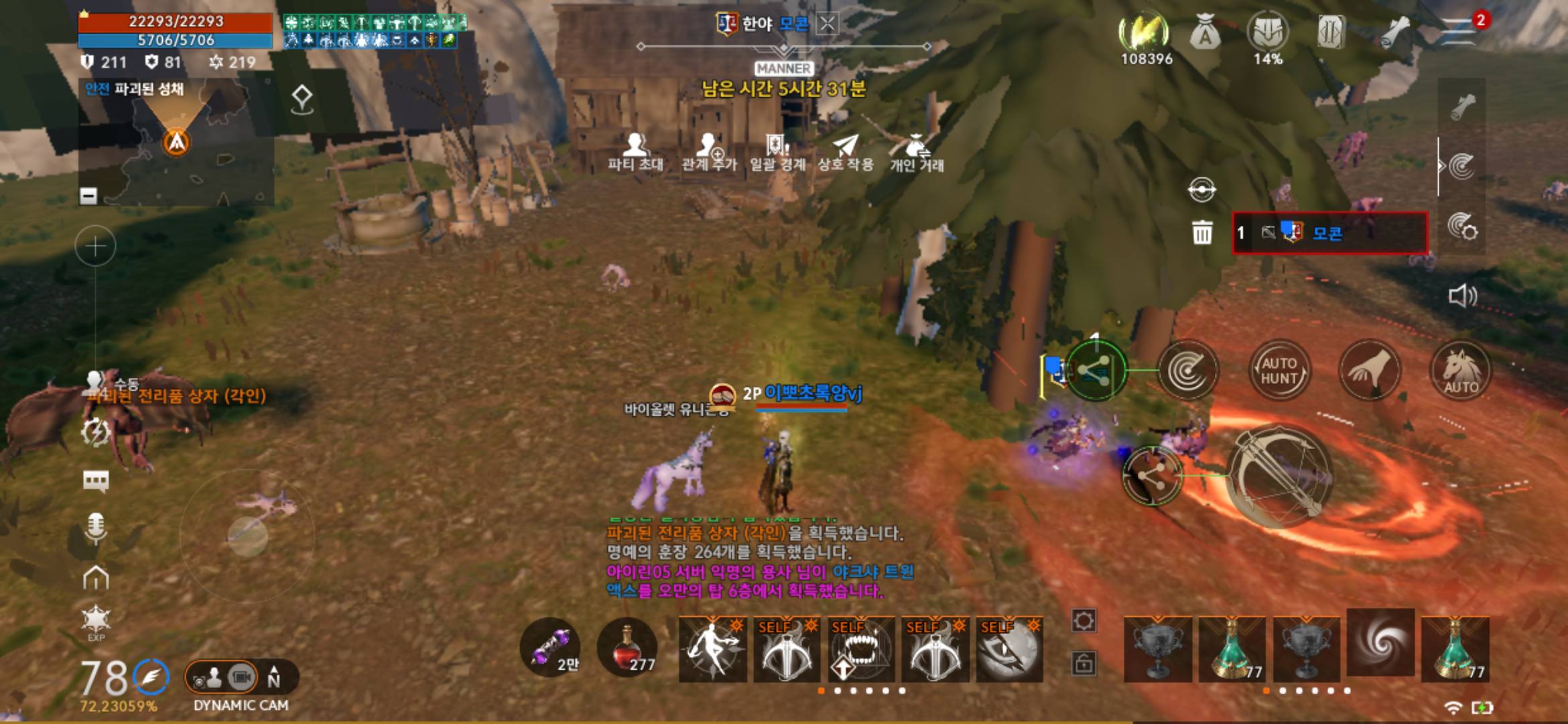The height and width of the screenshot is (724, 1568).
Task: Tap 개인 거래 to start a personal trade
Action: point(918,156)
